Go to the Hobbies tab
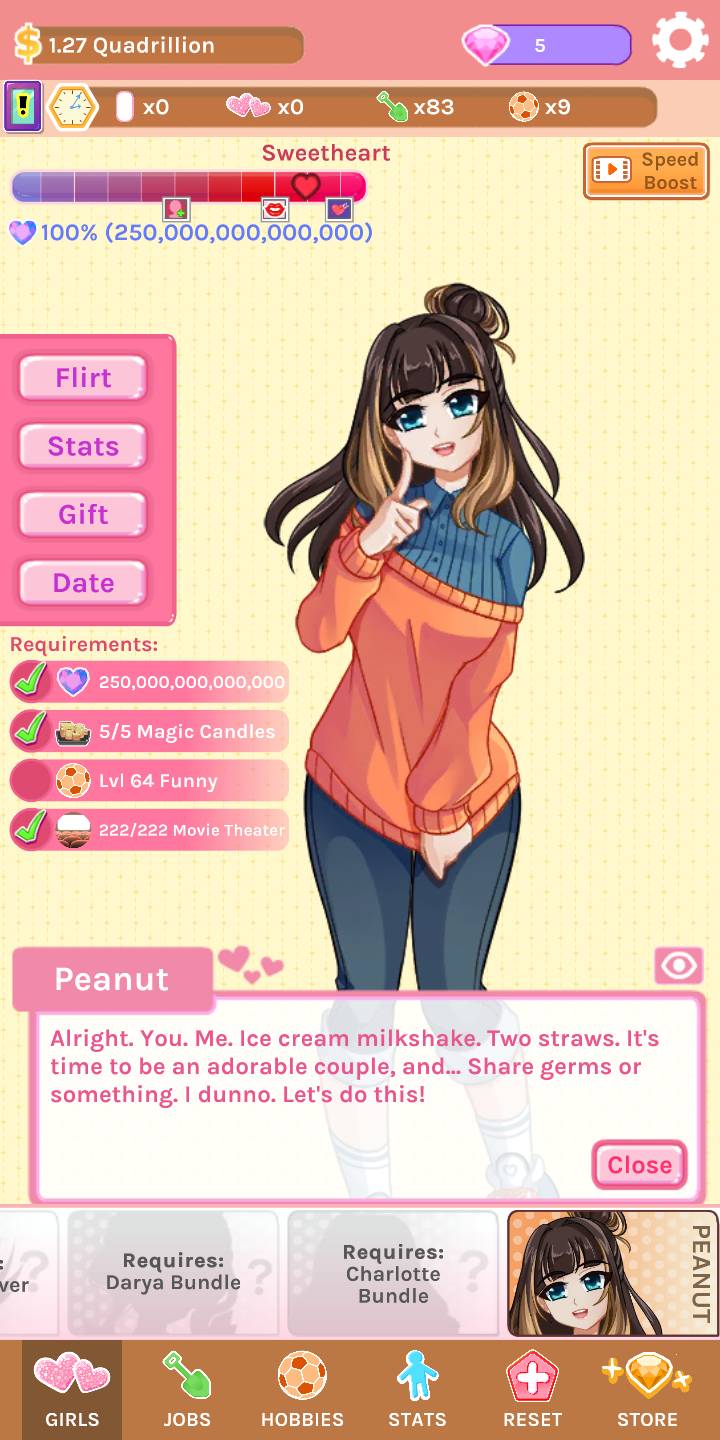This screenshot has height=1440, width=720. point(302,1390)
